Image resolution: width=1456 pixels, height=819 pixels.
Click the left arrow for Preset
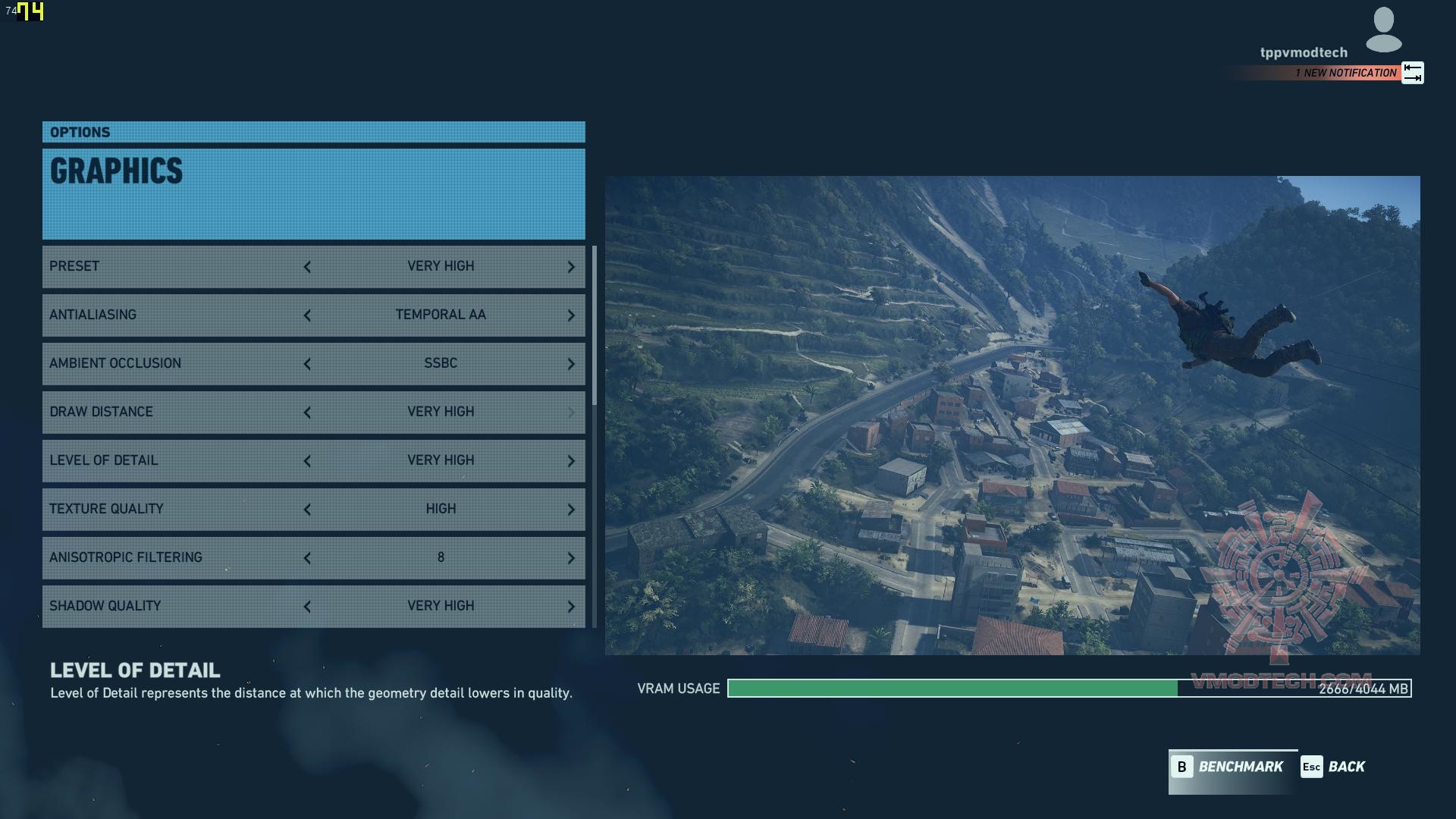click(x=307, y=267)
